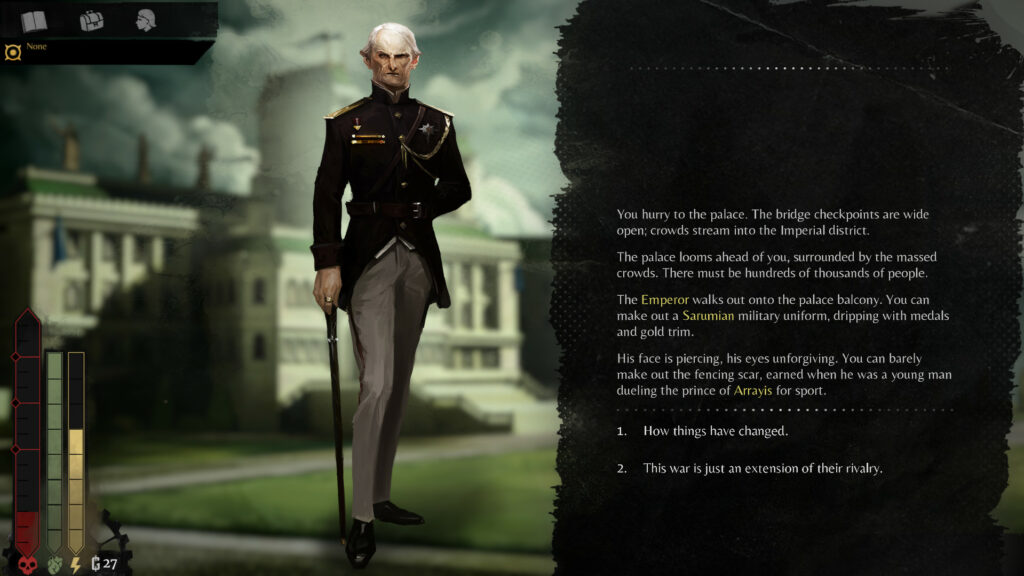Click the highlighted "Emperor" keyword
The height and width of the screenshot is (576, 1024).
(x=665, y=299)
